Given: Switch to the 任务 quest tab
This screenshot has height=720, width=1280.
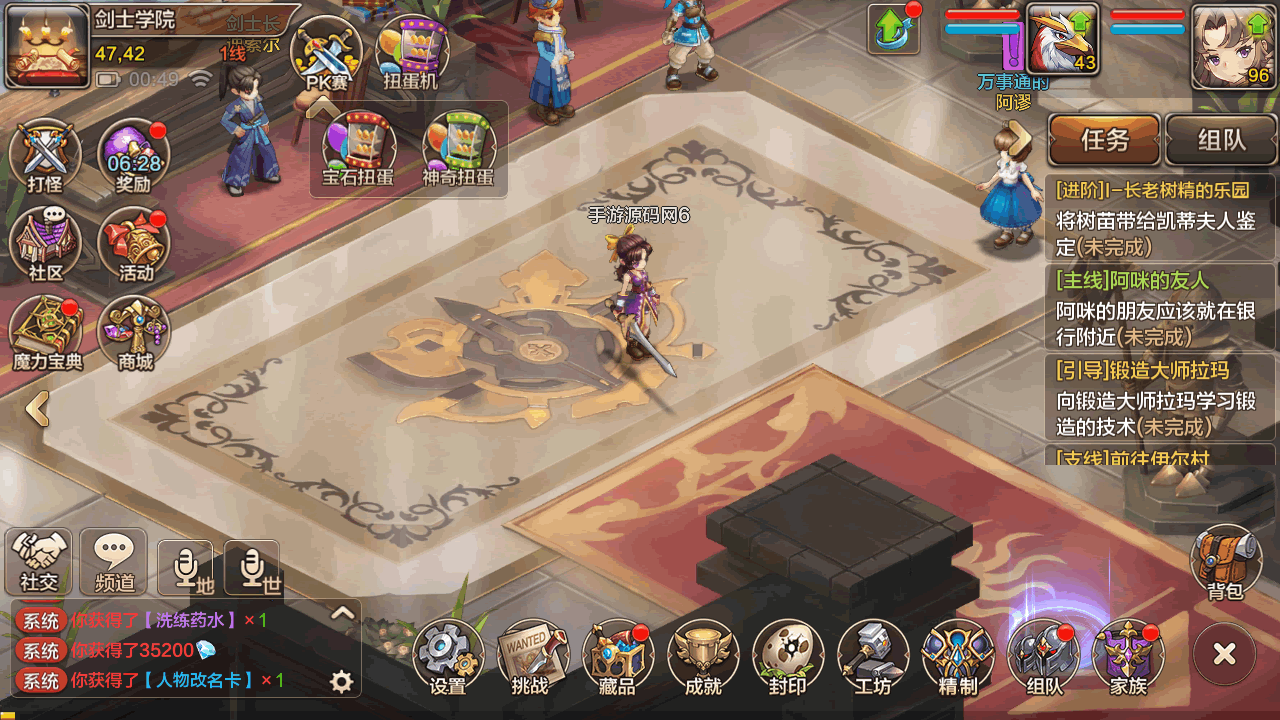Looking at the screenshot, I should click(1104, 140).
